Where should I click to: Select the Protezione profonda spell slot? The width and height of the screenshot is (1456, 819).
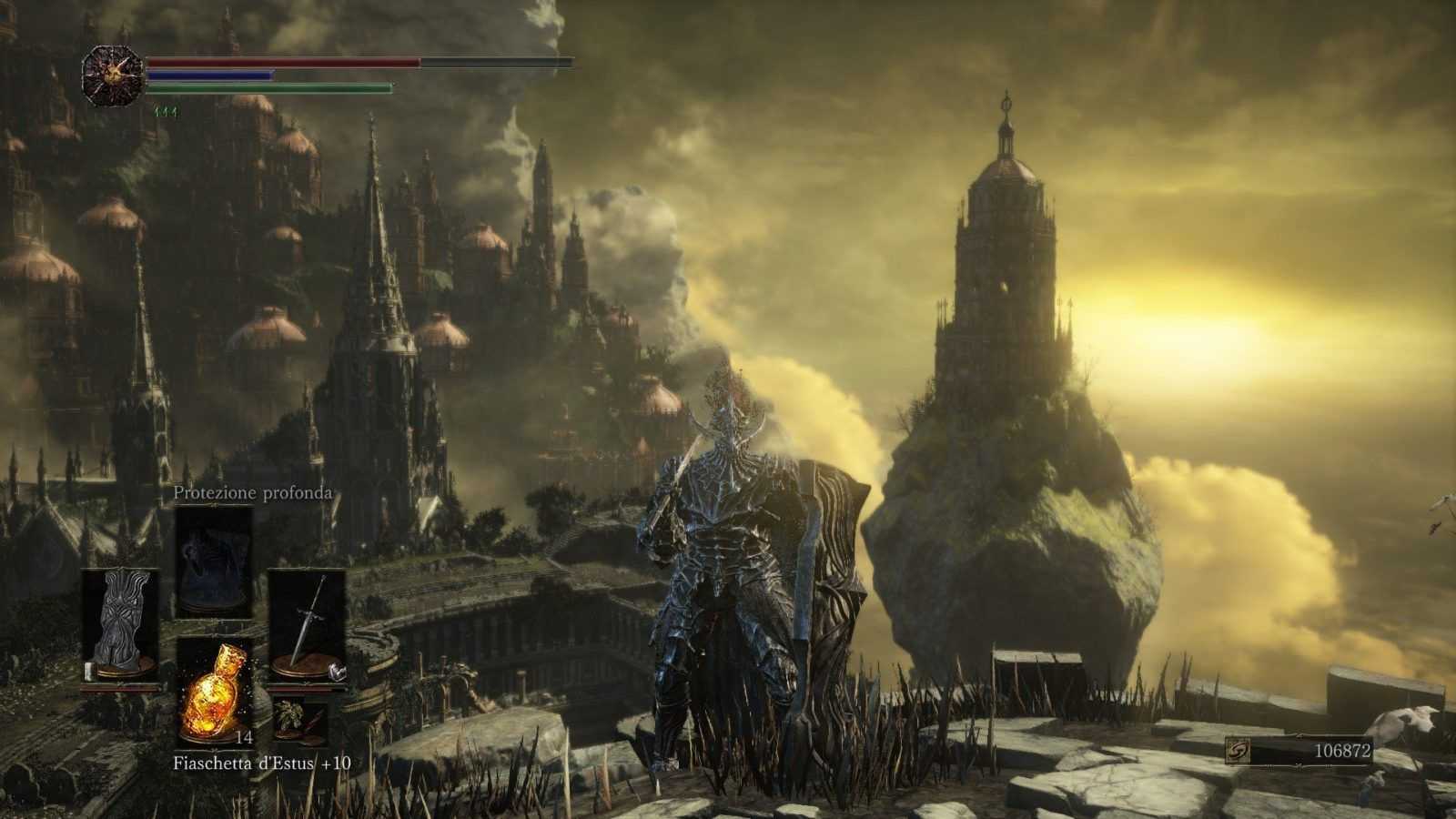214,562
